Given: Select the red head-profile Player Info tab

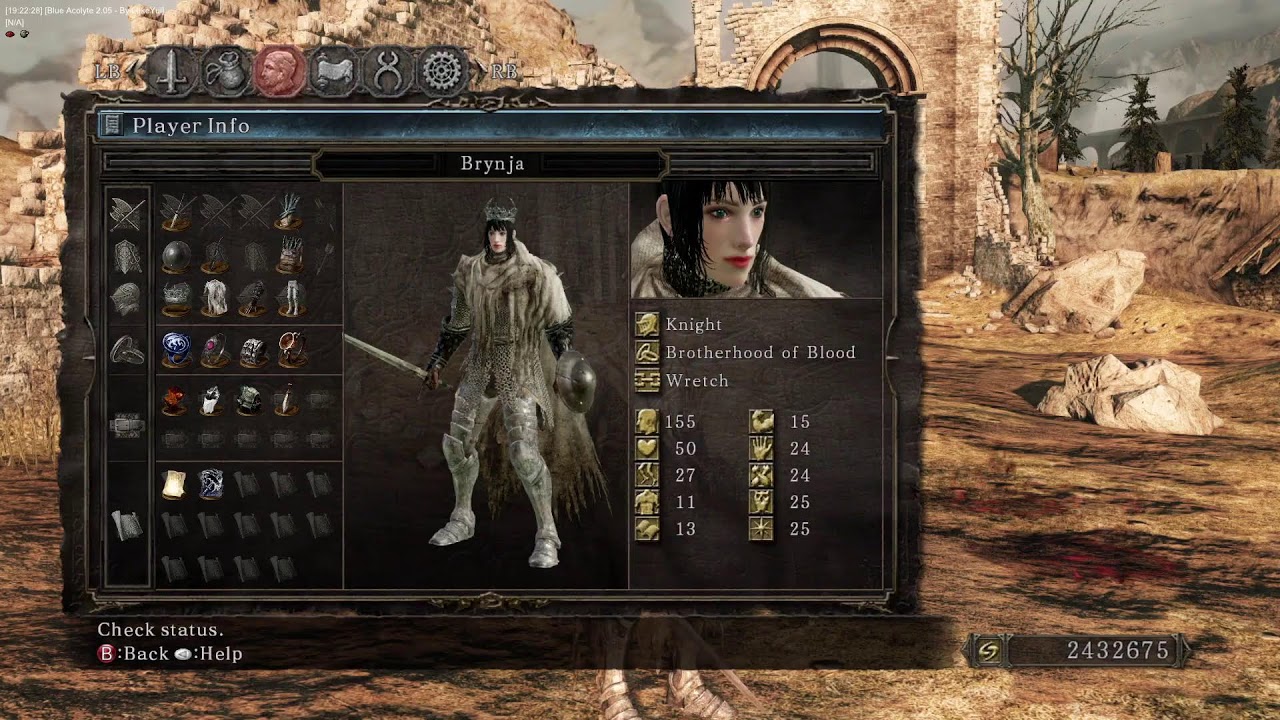Looking at the screenshot, I should (x=279, y=72).
